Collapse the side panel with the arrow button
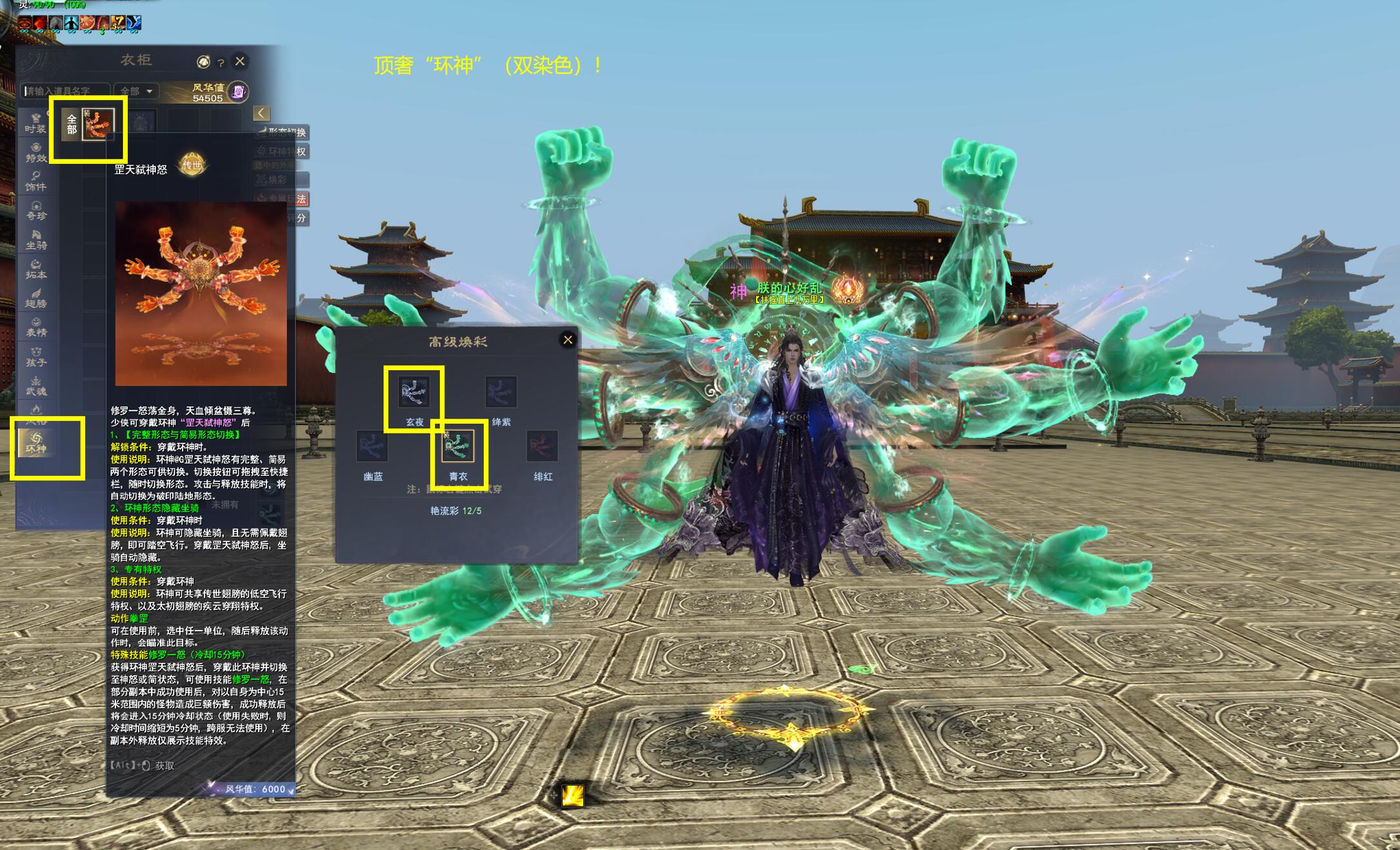The width and height of the screenshot is (1400, 850). pos(261,114)
